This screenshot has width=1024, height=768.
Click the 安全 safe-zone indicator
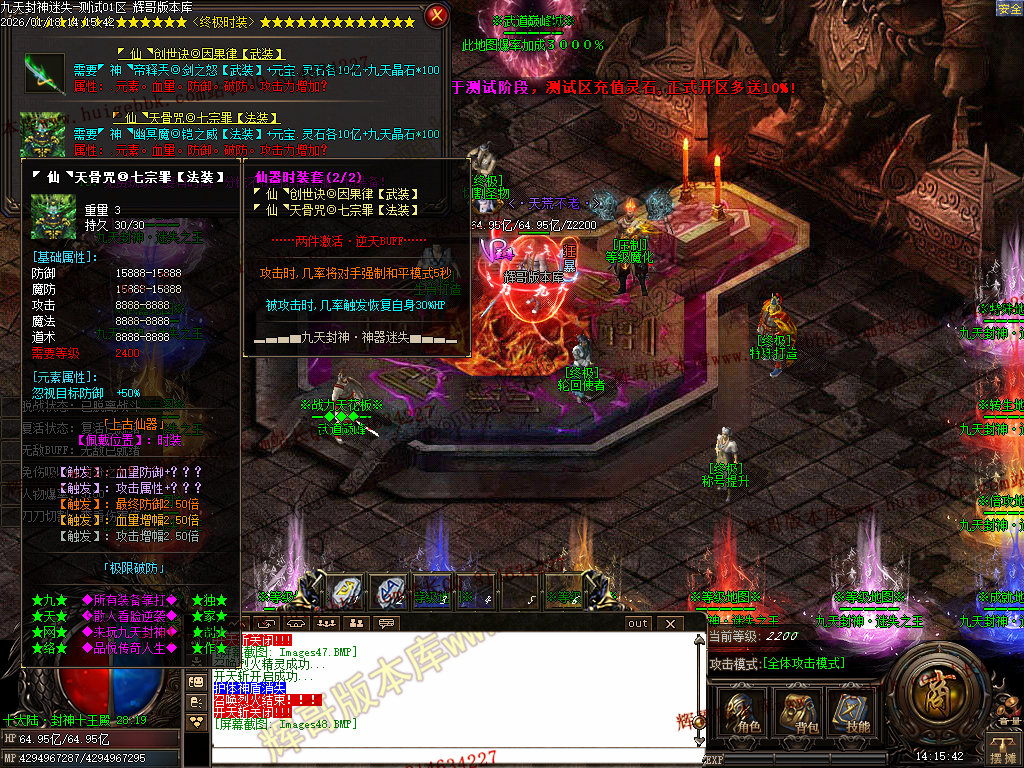(1009, 8)
